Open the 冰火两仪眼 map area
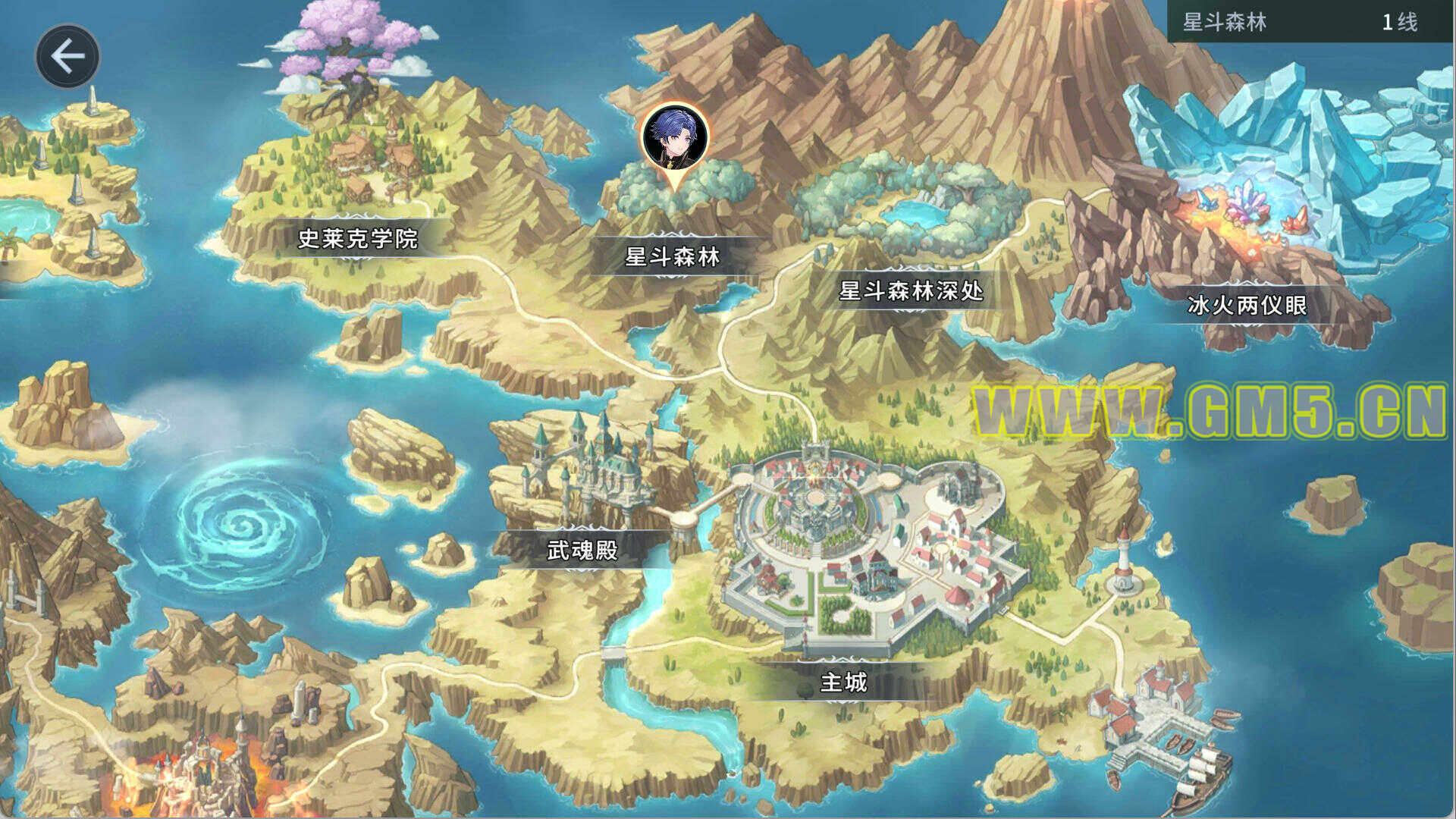The image size is (1456, 819). [x=1247, y=305]
